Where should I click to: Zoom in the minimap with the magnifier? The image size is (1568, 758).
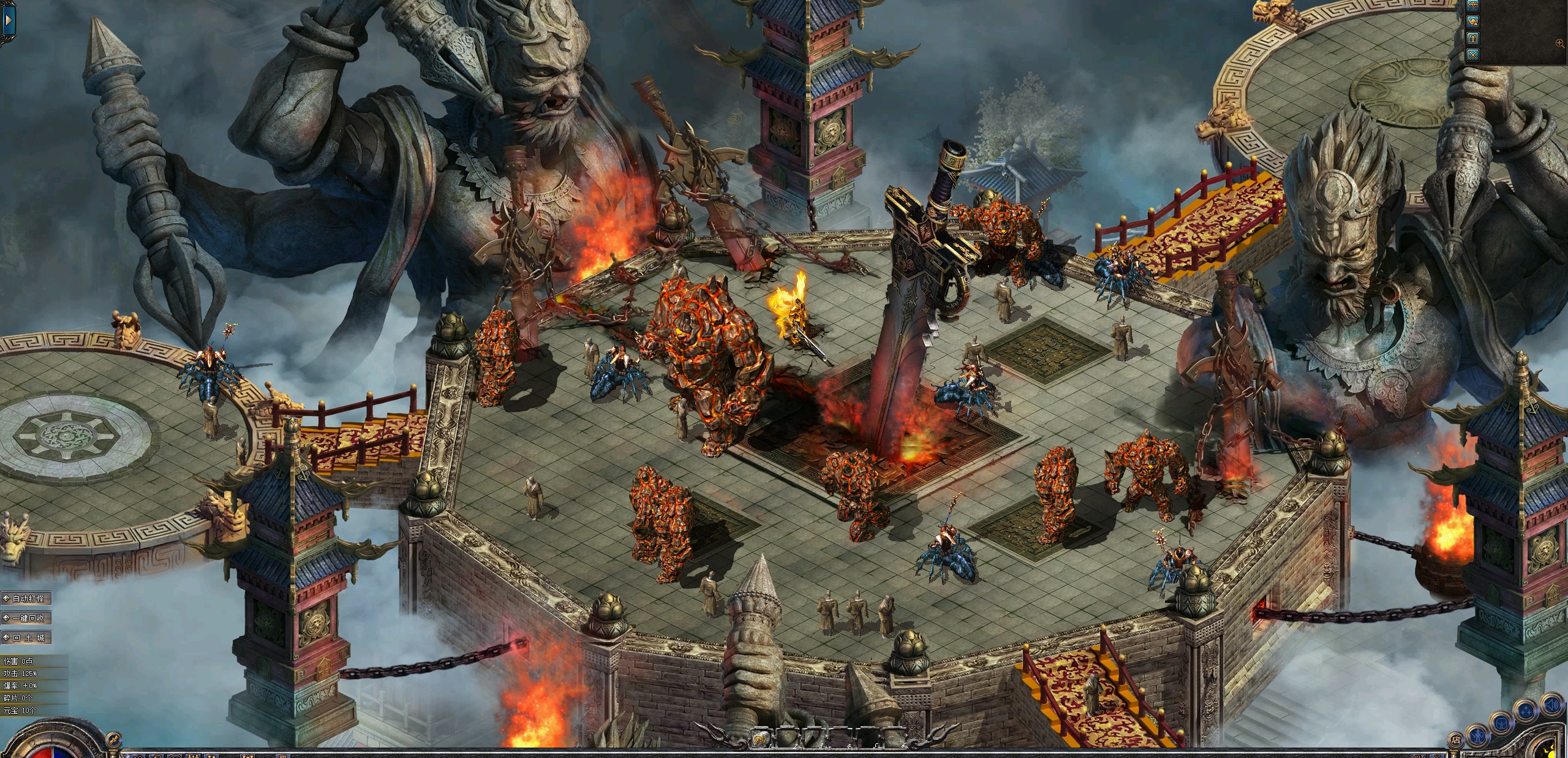tap(1559, 43)
